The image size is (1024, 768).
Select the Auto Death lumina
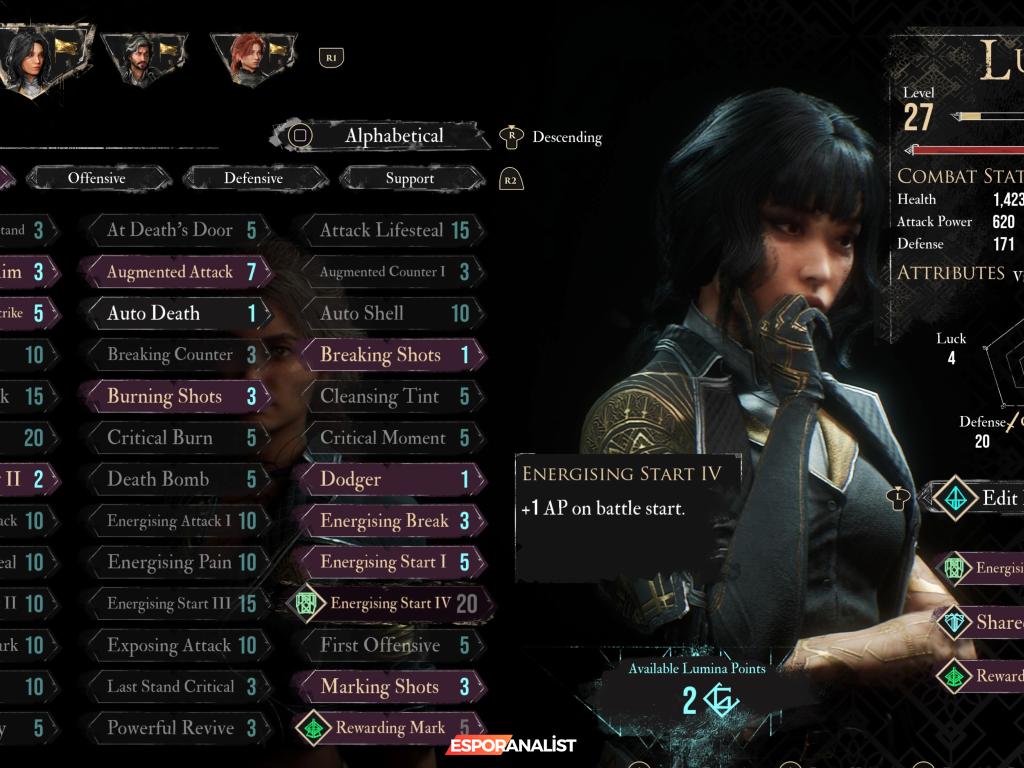(176, 313)
